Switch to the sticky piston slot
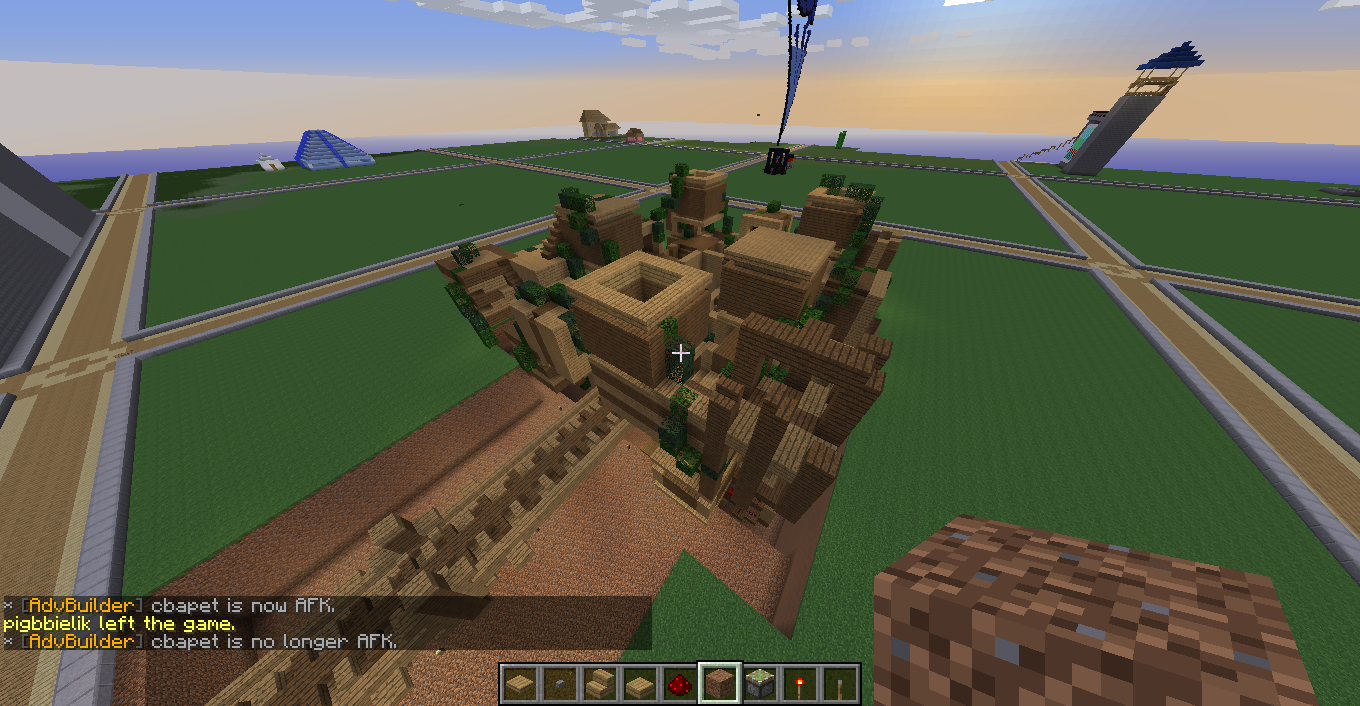1360x706 pixels. click(x=760, y=684)
